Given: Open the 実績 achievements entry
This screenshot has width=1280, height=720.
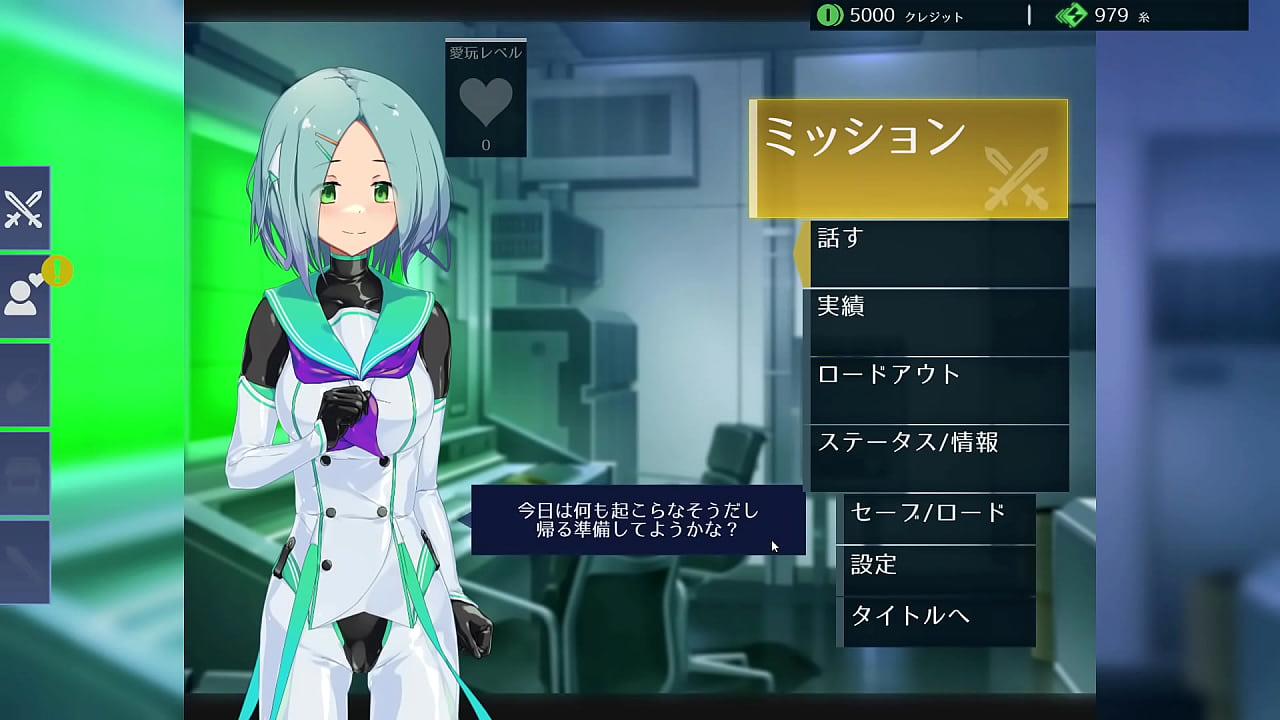Looking at the screenshot, I should pyautogui.click(x=938, y=322).
